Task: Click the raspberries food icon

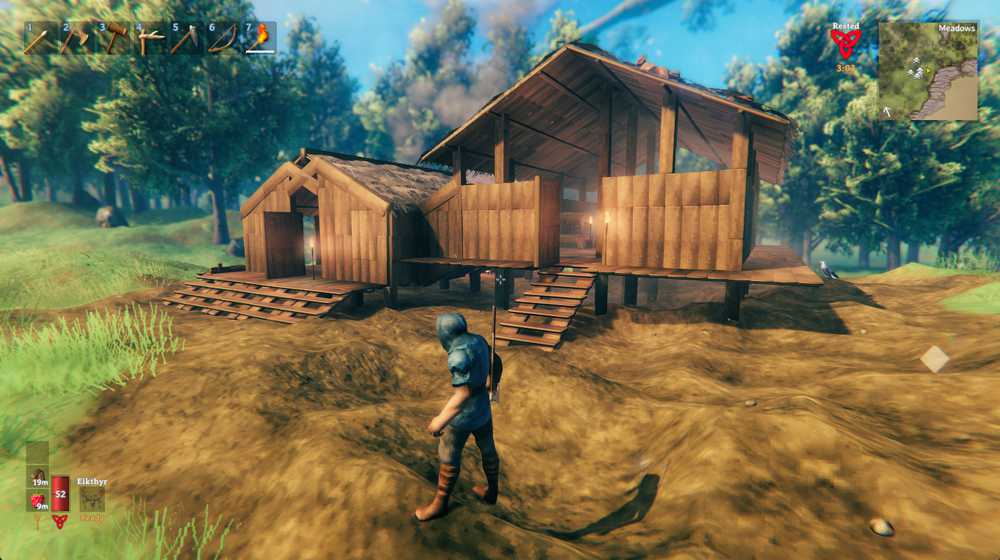Action: (37, 500)
